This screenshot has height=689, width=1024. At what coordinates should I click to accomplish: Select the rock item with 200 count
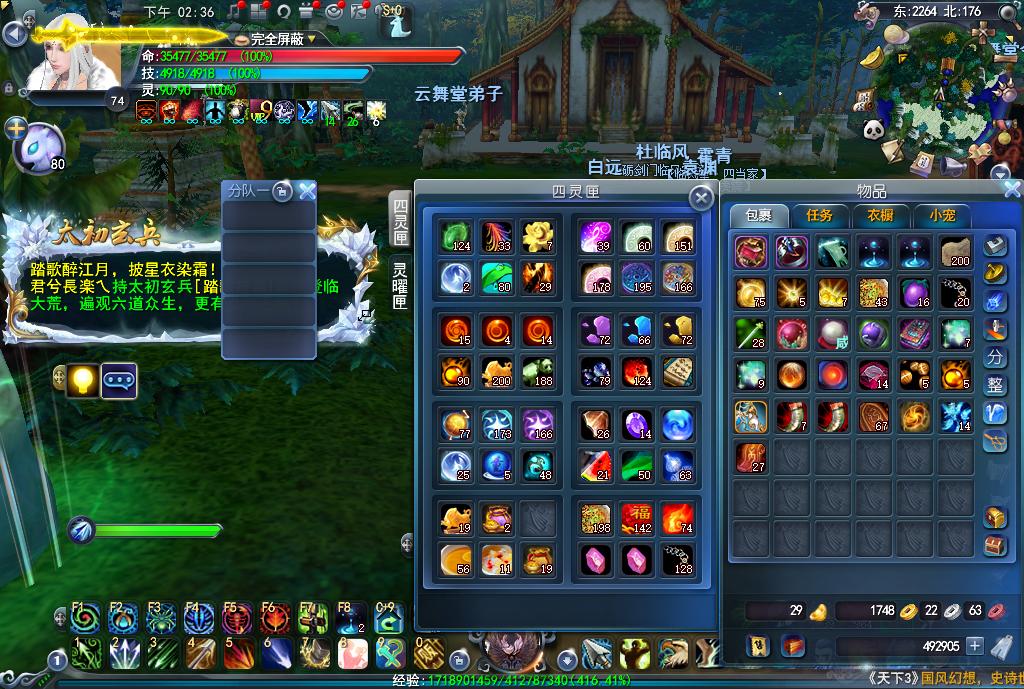(955, 252)
